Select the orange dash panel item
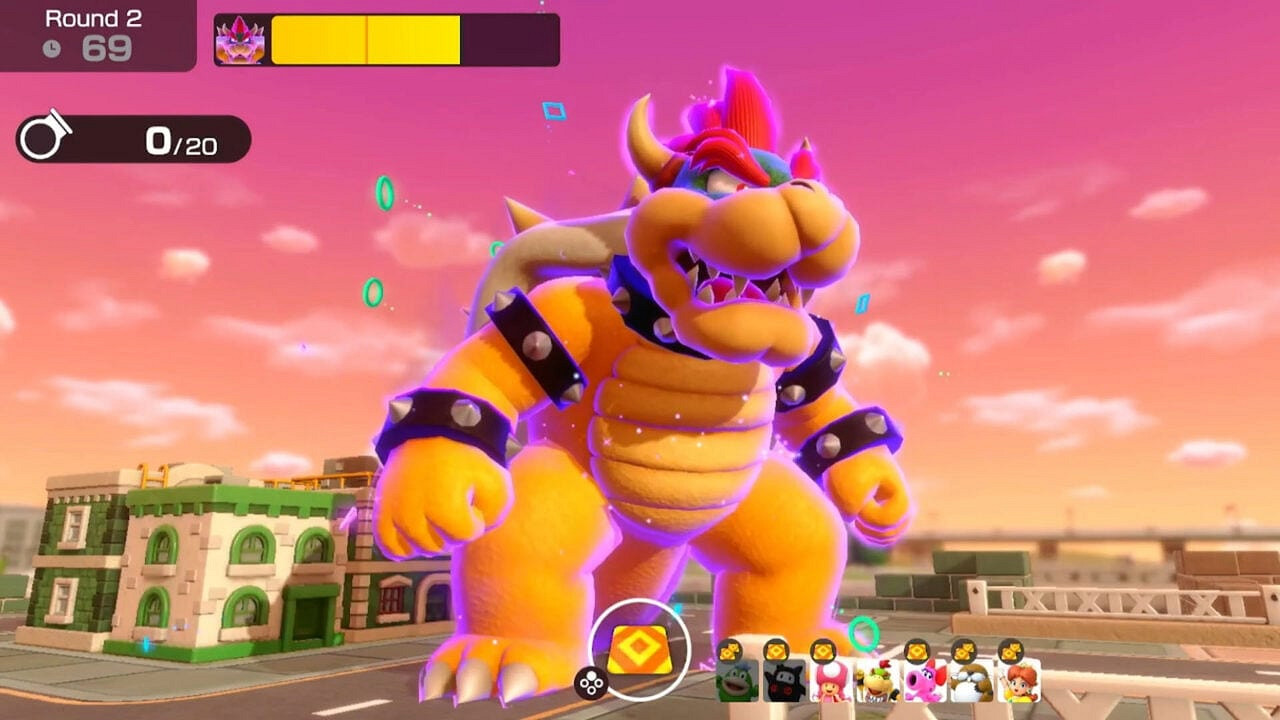 639,650
